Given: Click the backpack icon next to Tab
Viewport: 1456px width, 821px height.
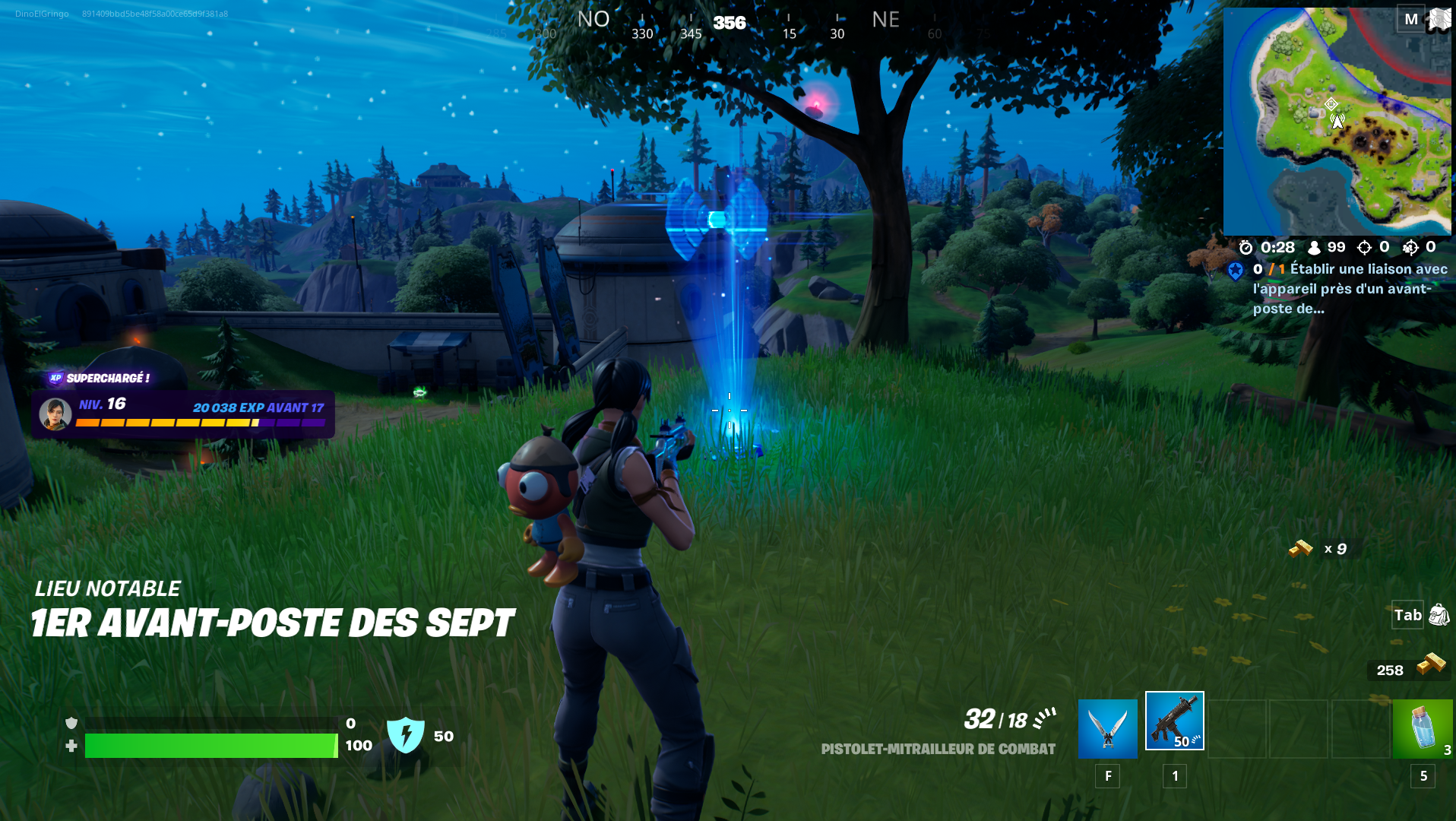Looking at the screenshot, I should point(1437,616).
